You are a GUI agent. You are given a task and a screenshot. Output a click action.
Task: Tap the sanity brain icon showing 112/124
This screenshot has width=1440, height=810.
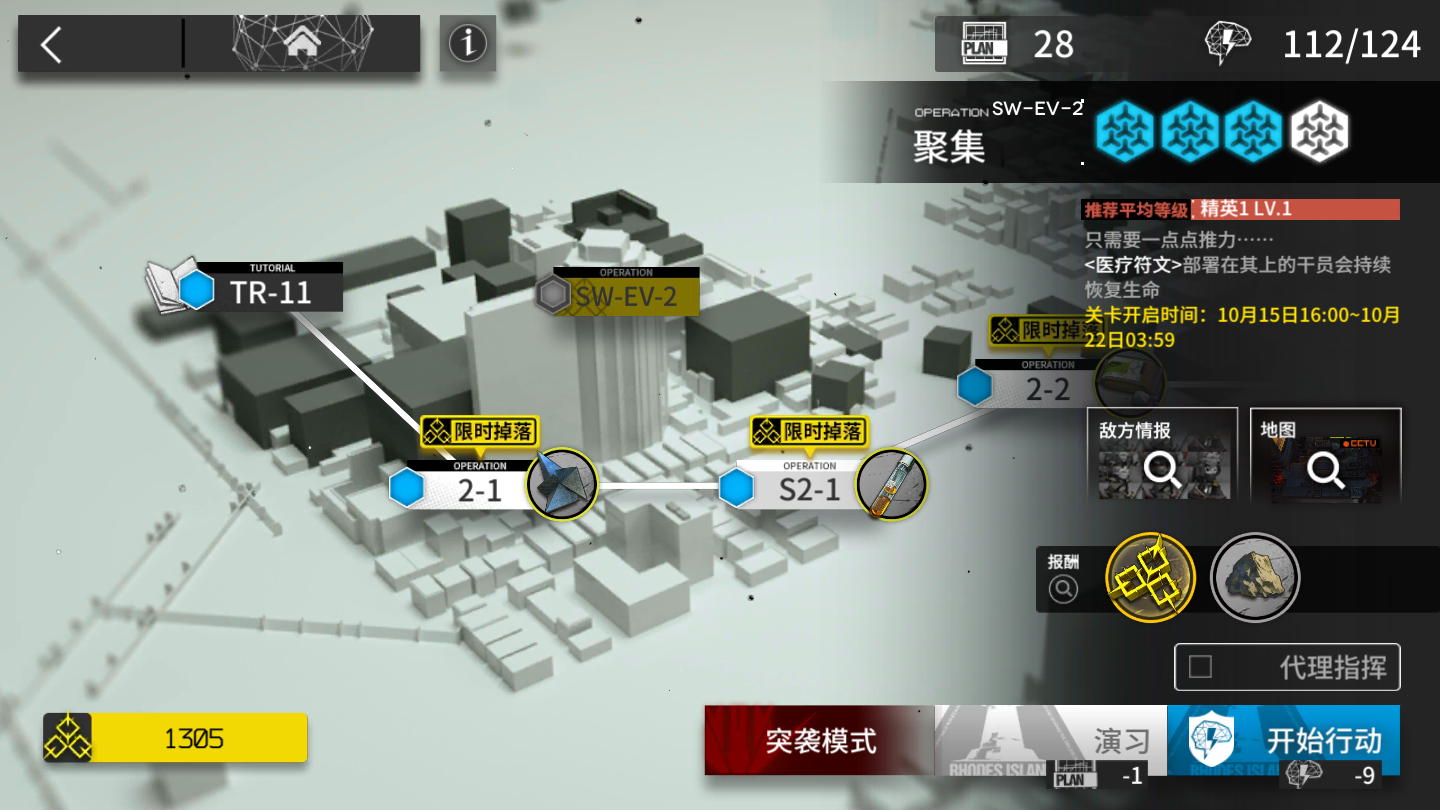coord(1228,41)
